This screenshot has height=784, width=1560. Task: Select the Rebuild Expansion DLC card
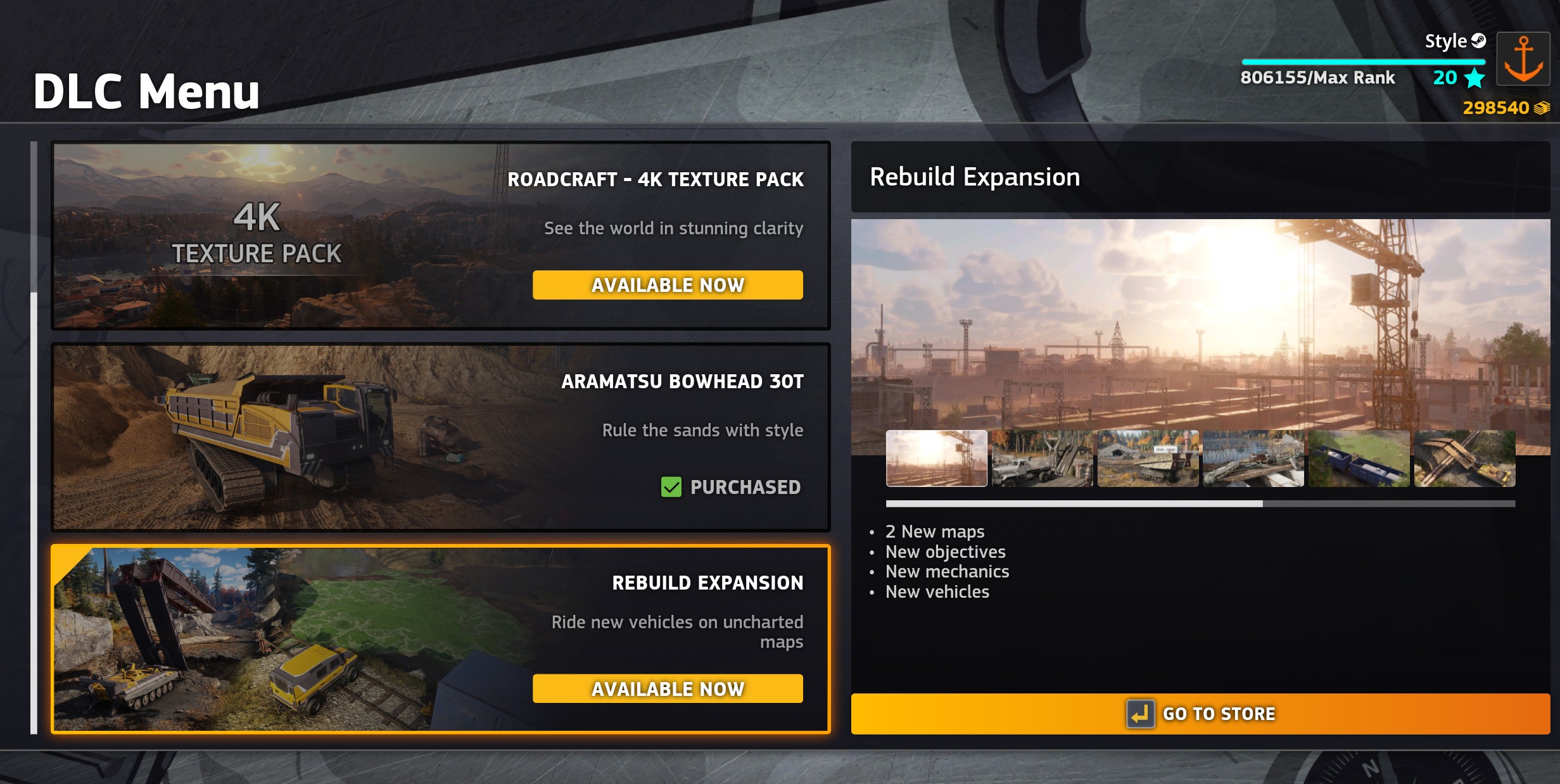253,640
